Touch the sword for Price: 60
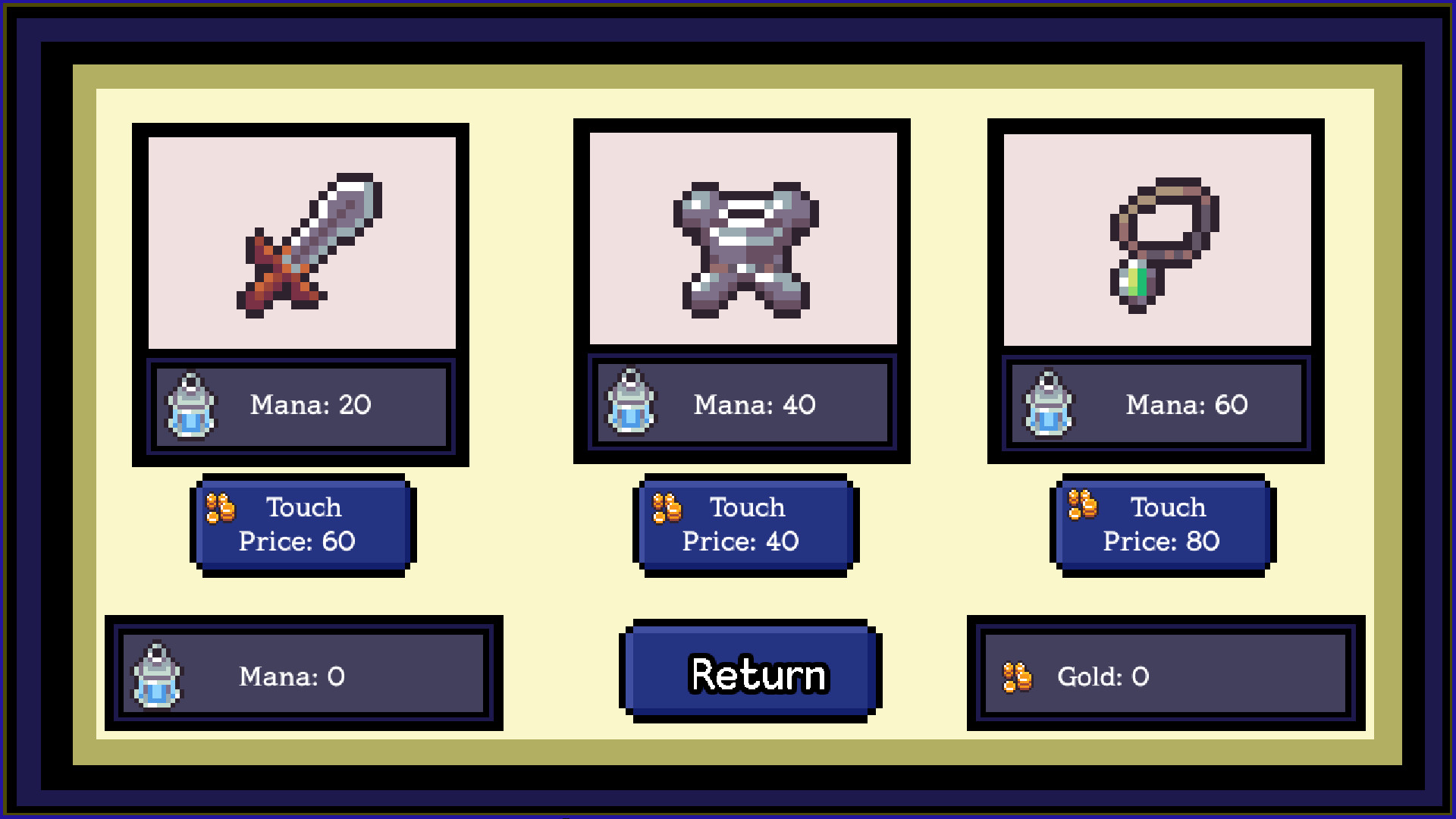1456x819 pixels. click(x=303, y=523)
